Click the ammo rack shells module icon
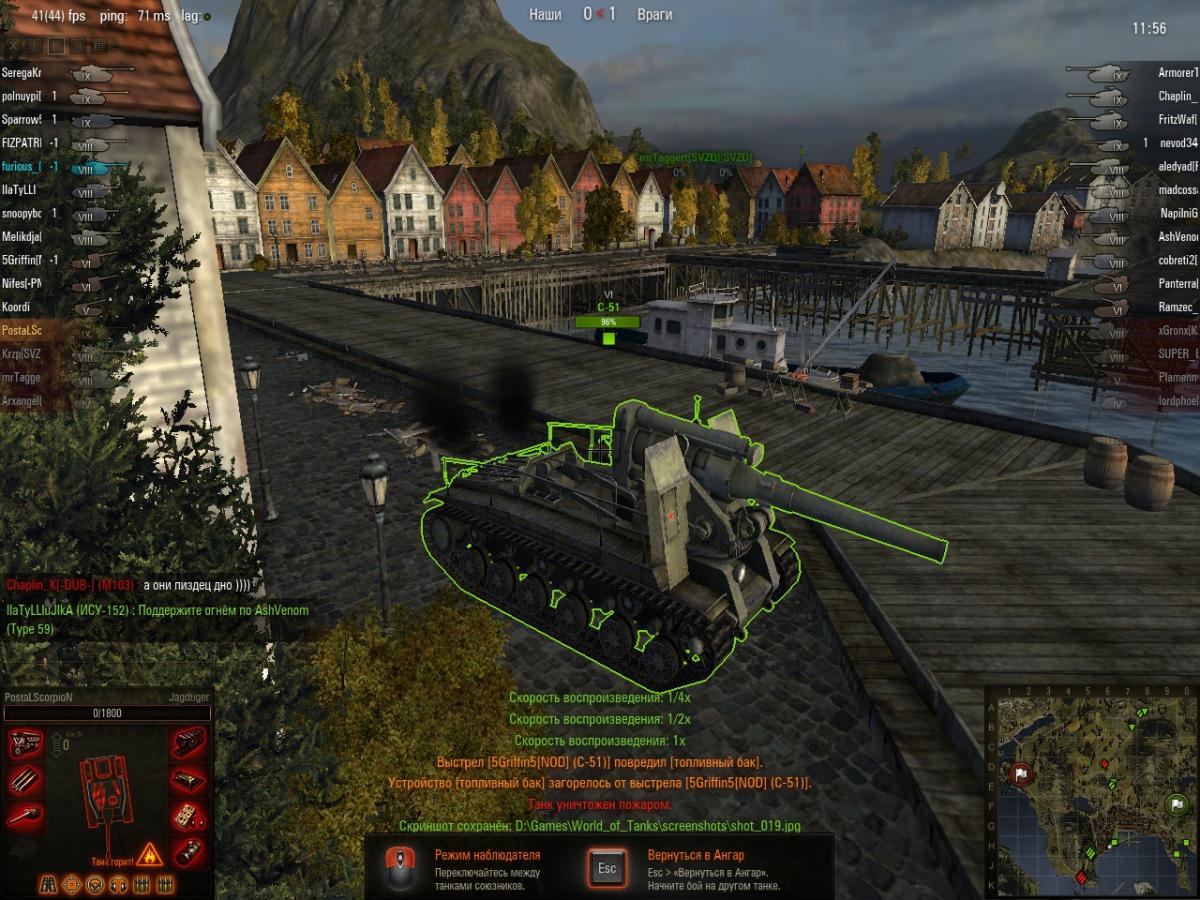Screen dimensions: 1200x900 25,781
